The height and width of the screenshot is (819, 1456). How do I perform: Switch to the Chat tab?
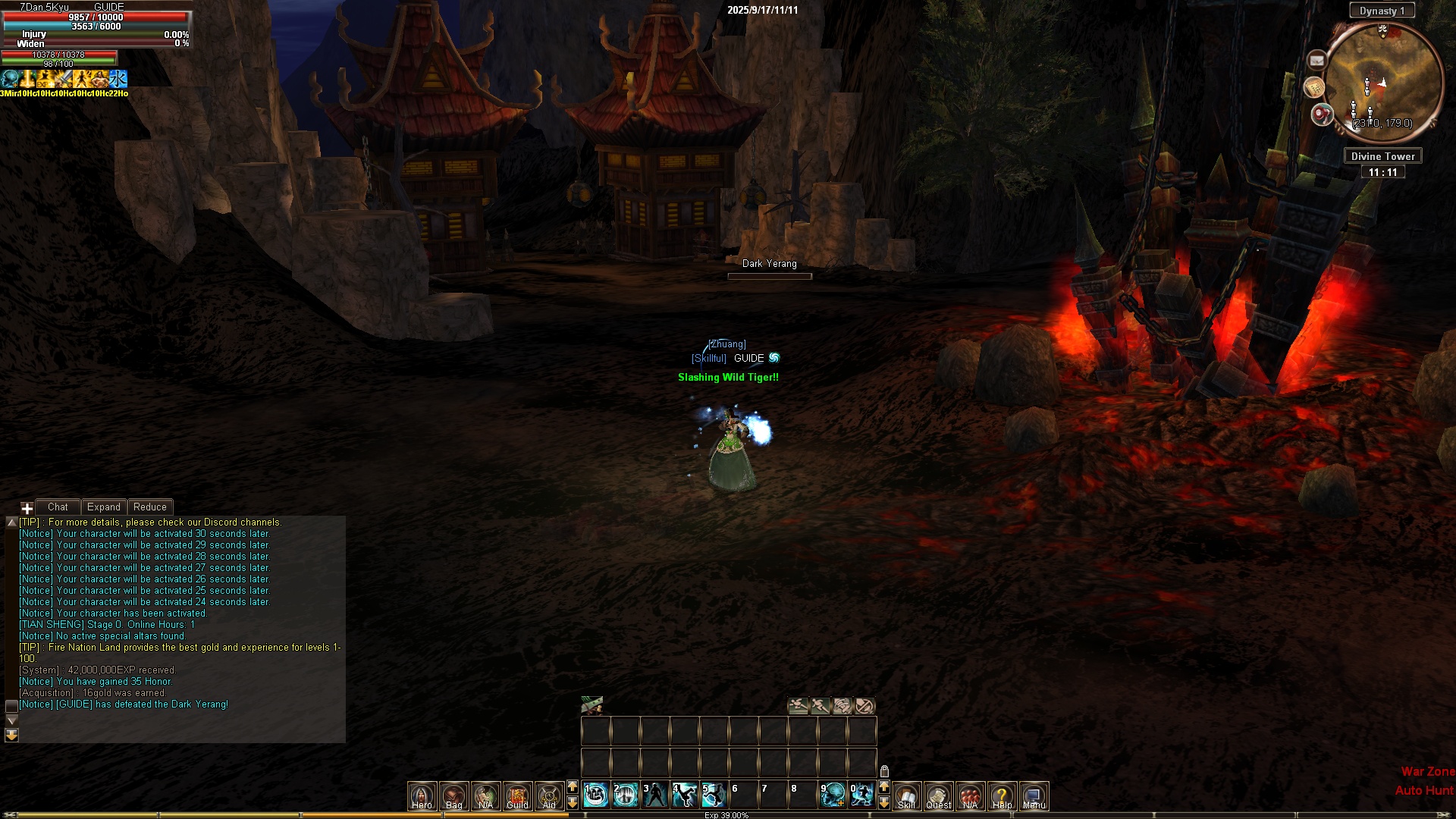58,507
